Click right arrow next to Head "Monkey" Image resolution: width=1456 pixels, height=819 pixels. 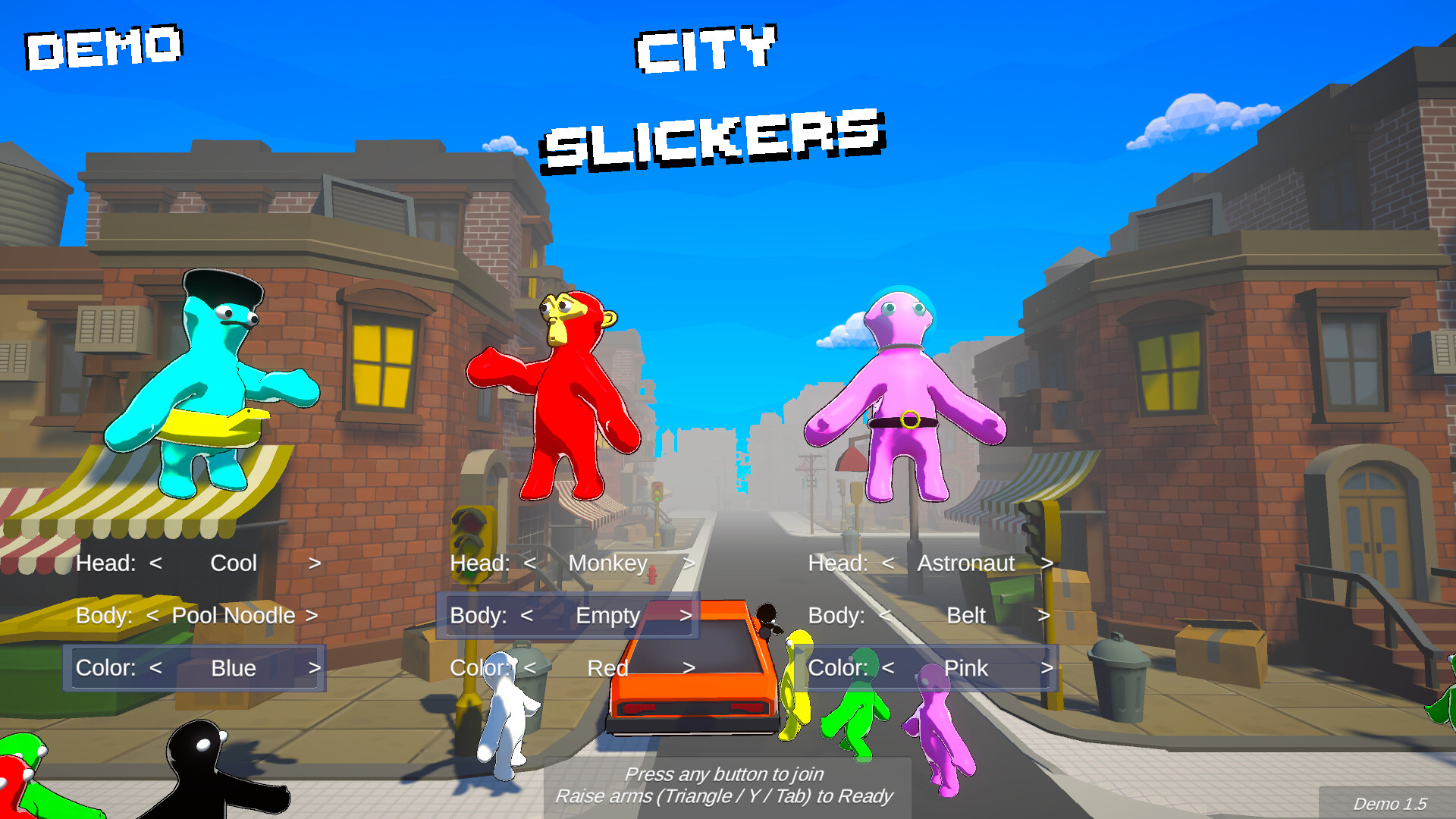pos(689,563)
